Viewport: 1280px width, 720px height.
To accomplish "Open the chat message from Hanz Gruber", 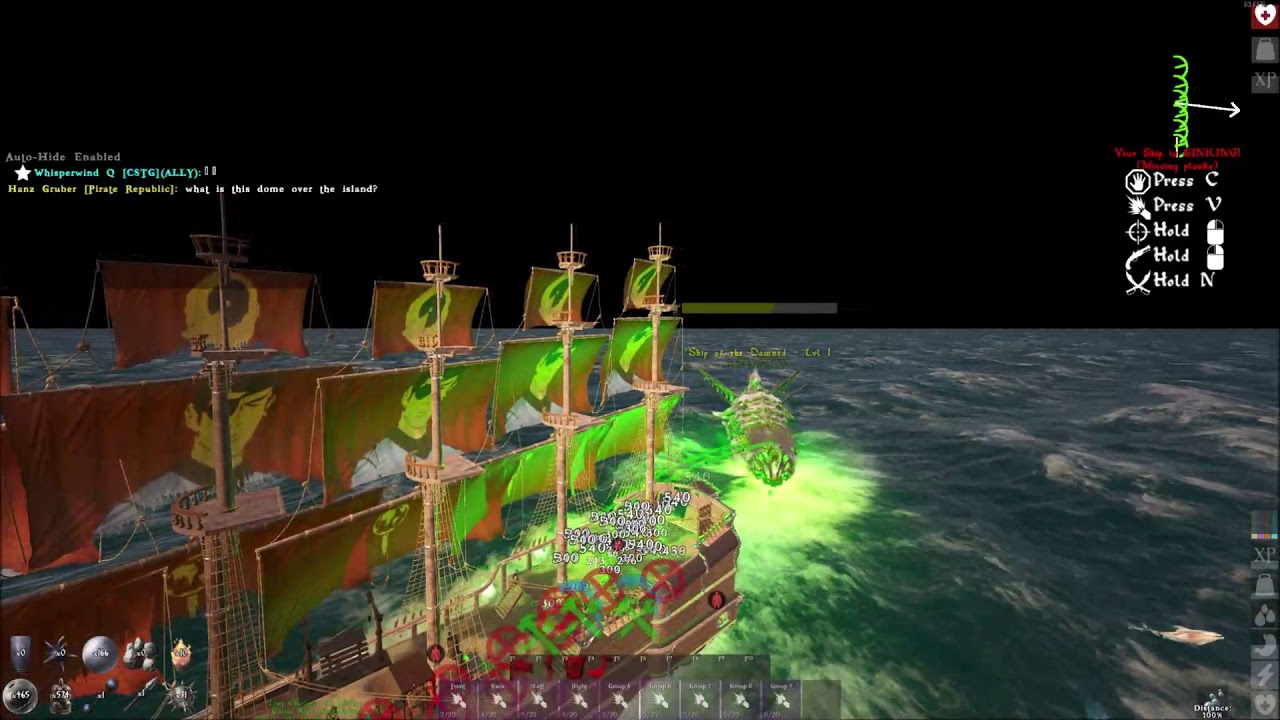I will click(x=192, y=189).
